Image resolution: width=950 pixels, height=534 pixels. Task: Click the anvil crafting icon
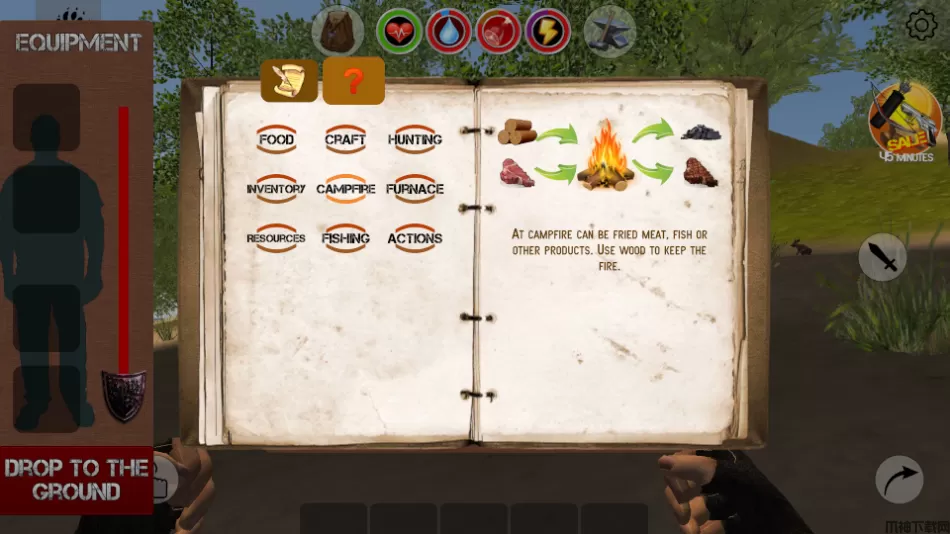(x=609, y=31)
